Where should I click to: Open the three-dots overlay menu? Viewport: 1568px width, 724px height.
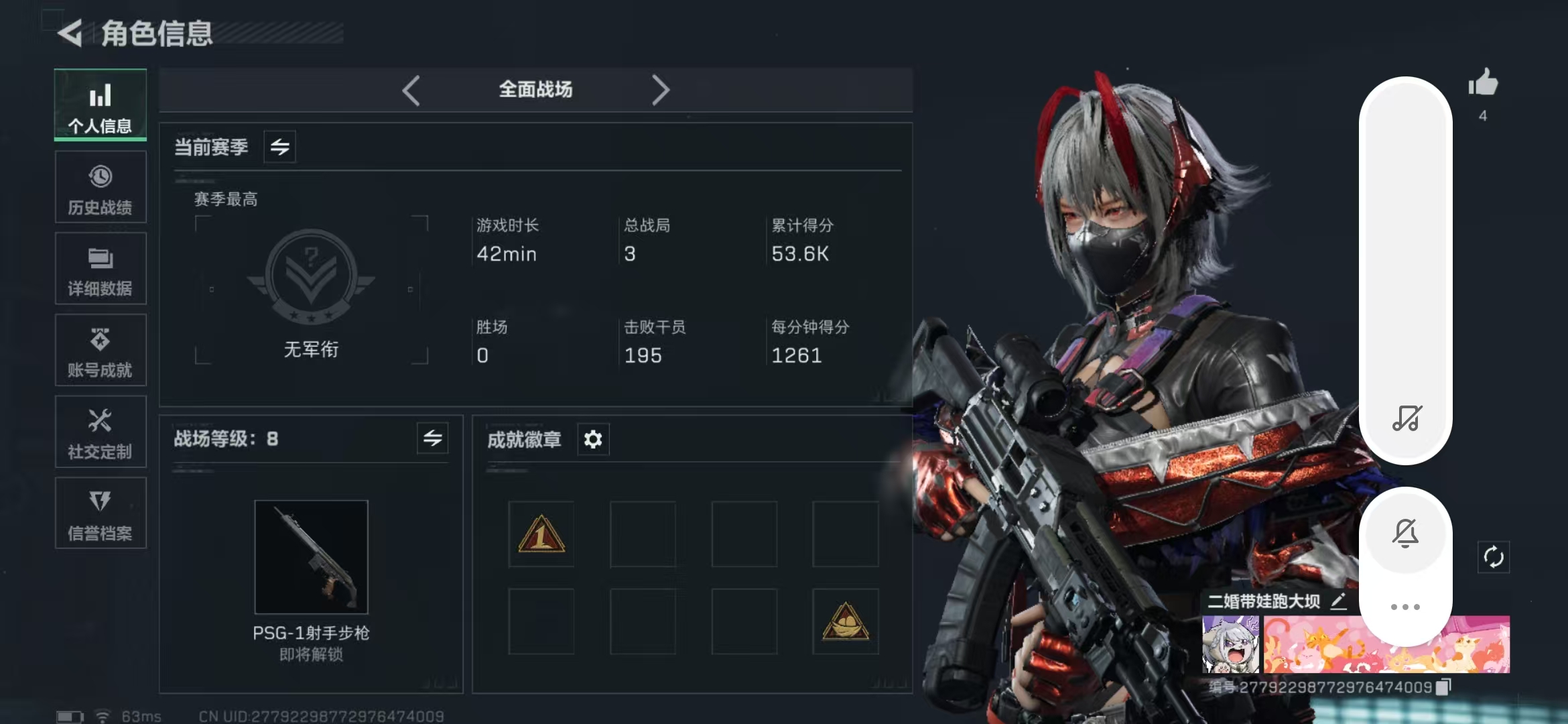tap(1405, 607)
